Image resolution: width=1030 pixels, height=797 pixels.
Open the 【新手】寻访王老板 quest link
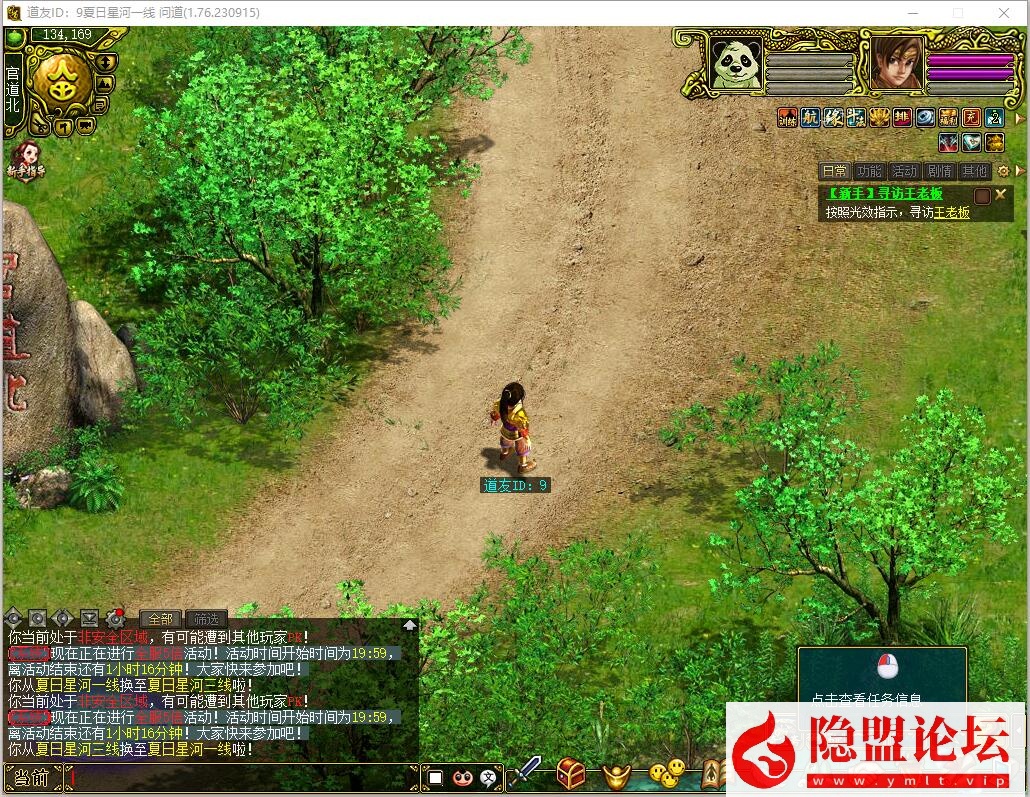[x=884, y=194]
